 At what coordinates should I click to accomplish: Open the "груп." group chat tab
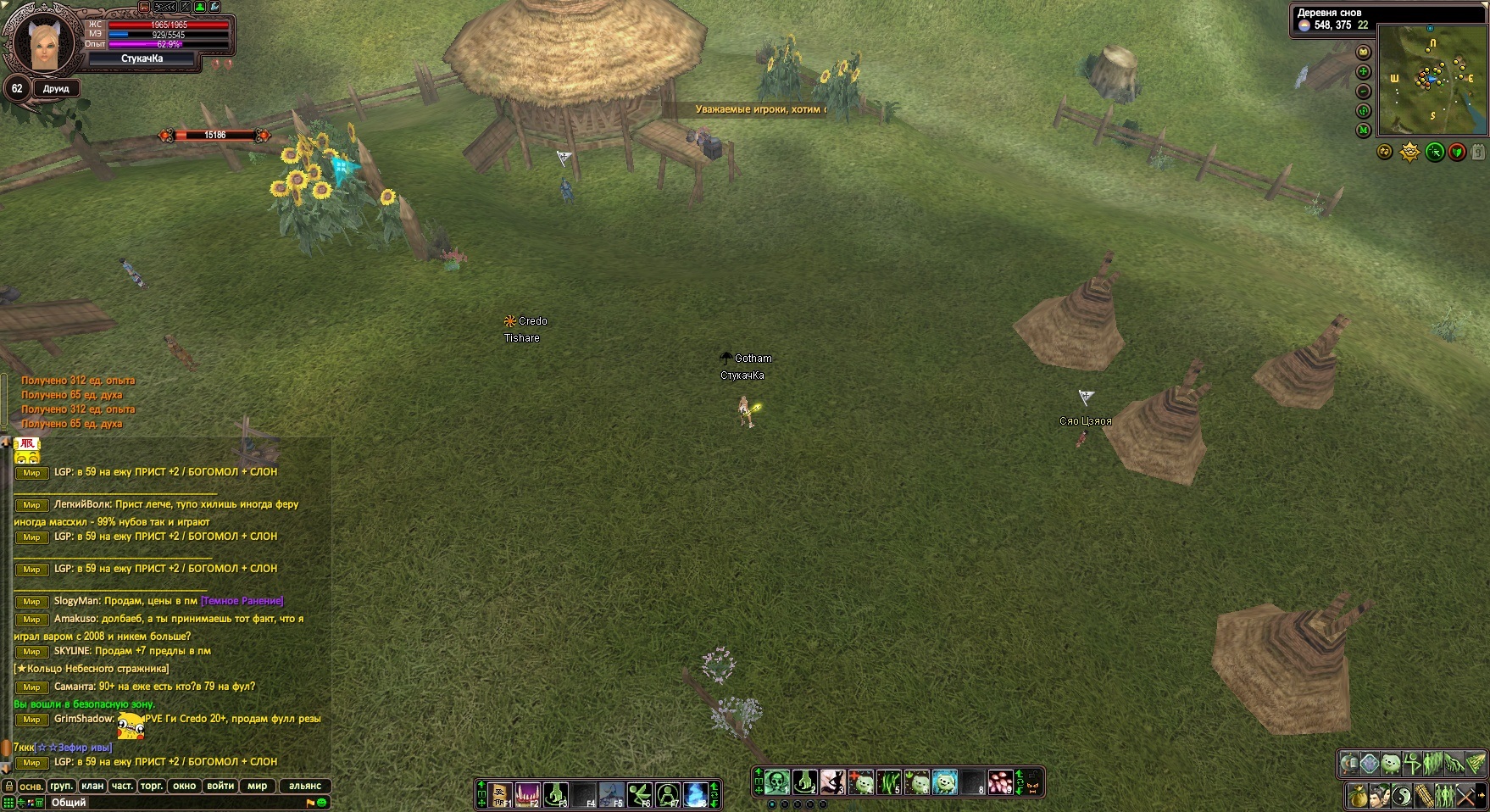click(62, 786)
